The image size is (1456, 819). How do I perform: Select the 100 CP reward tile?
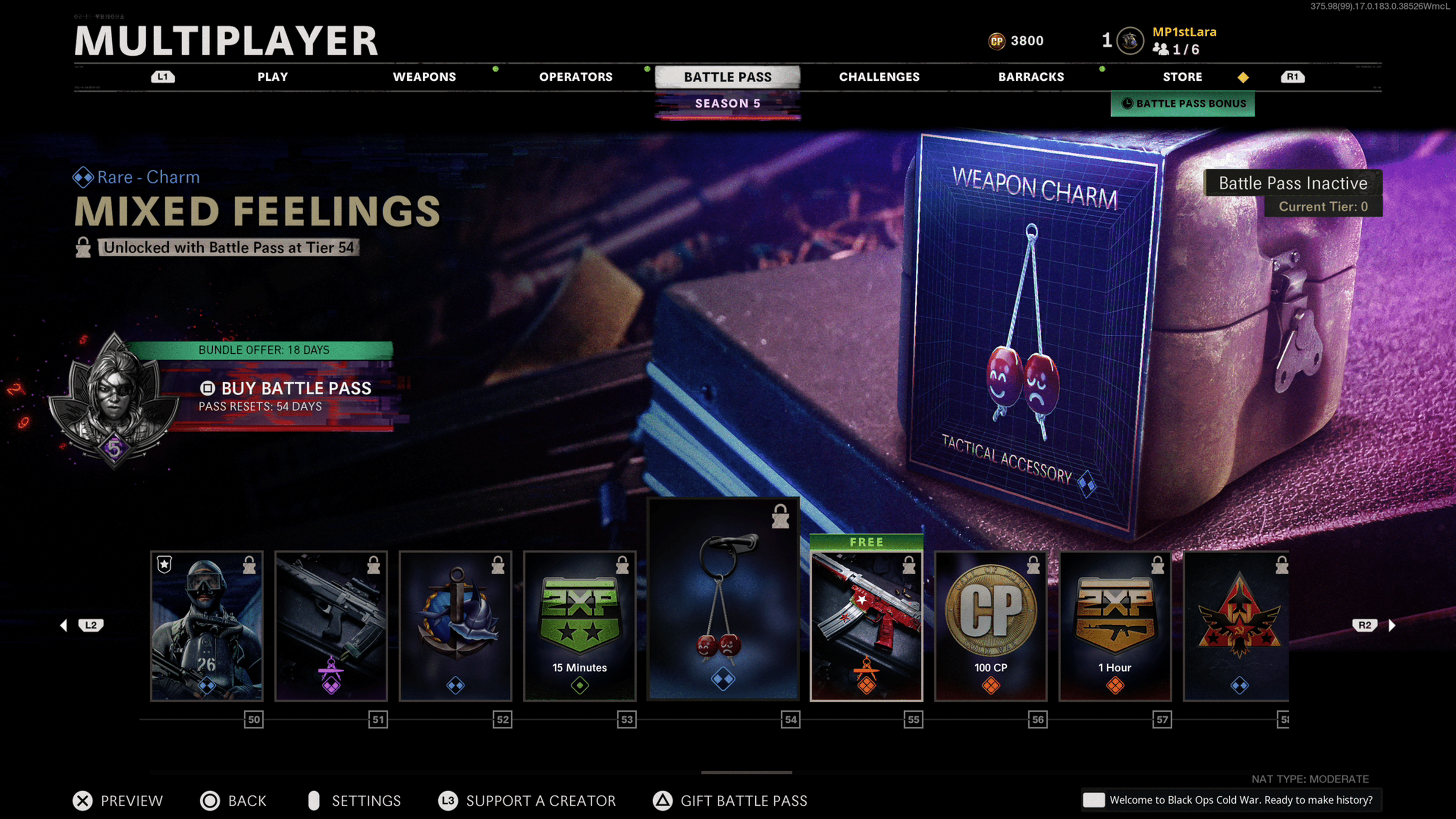991,626
